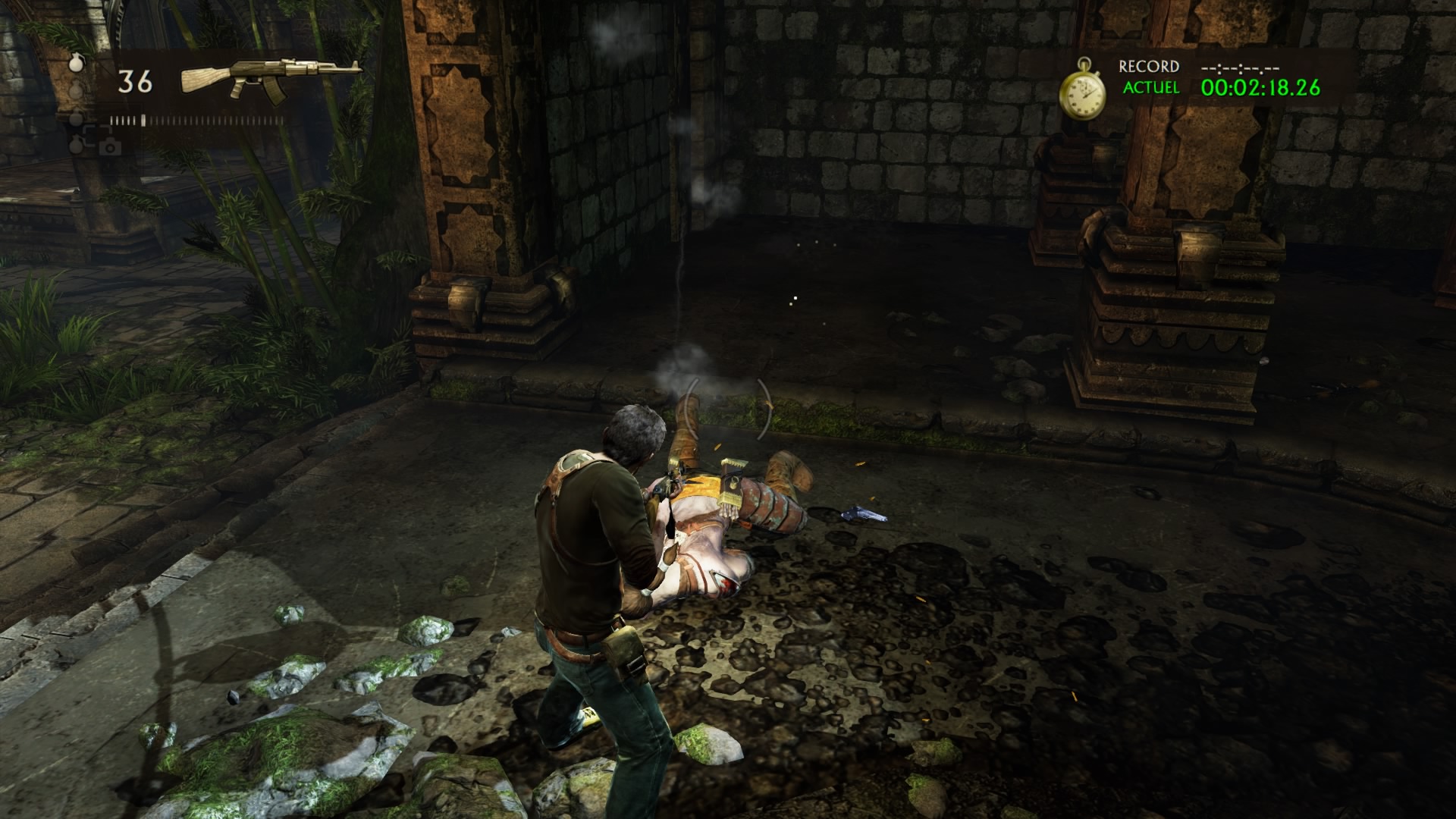Click the dimmed third grenade slot
This screenshot has width=1456, height=819.
coord(75,118)
